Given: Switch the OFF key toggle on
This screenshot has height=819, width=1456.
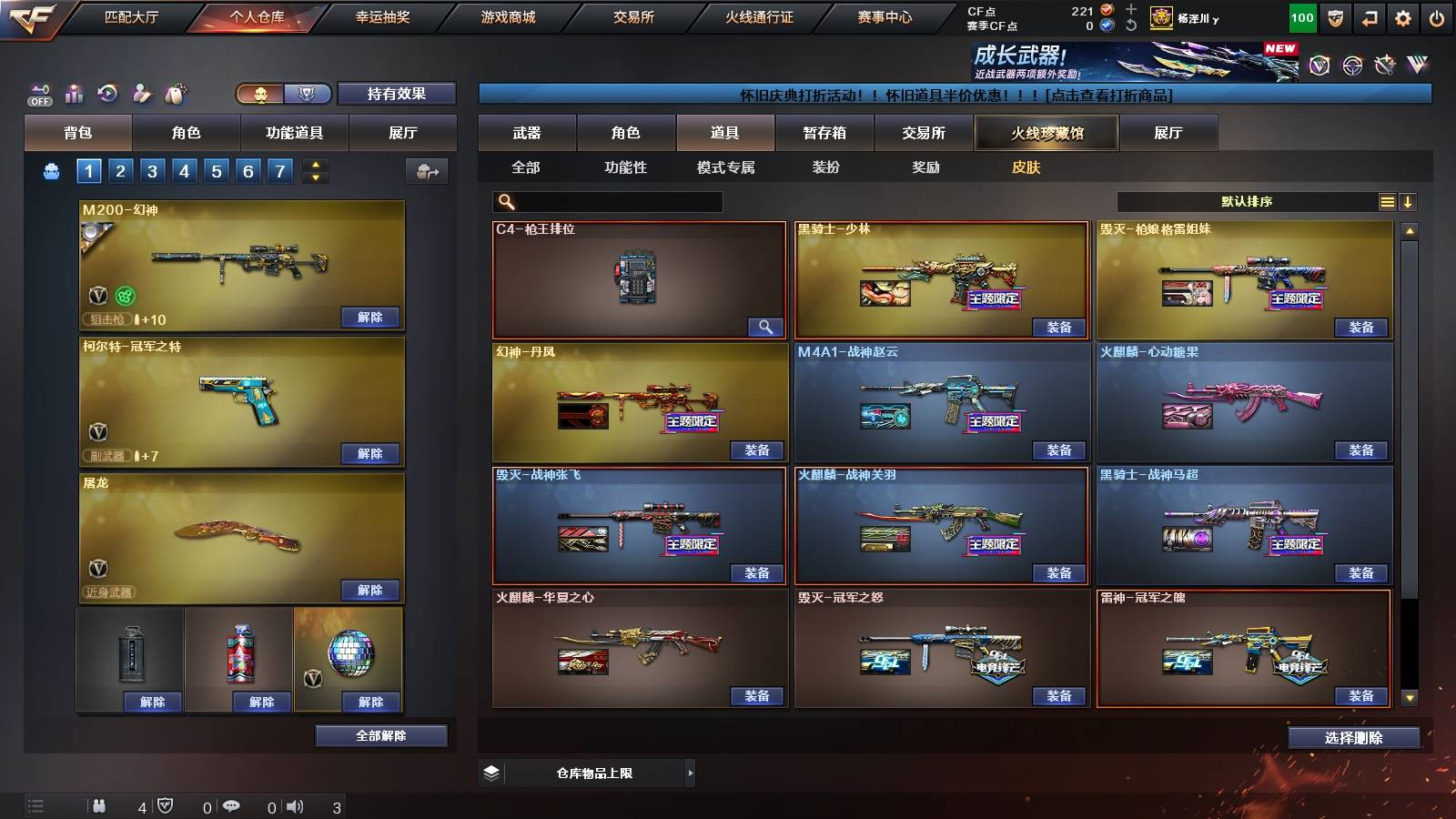Looking at the screenshot, I should [38, 94].
